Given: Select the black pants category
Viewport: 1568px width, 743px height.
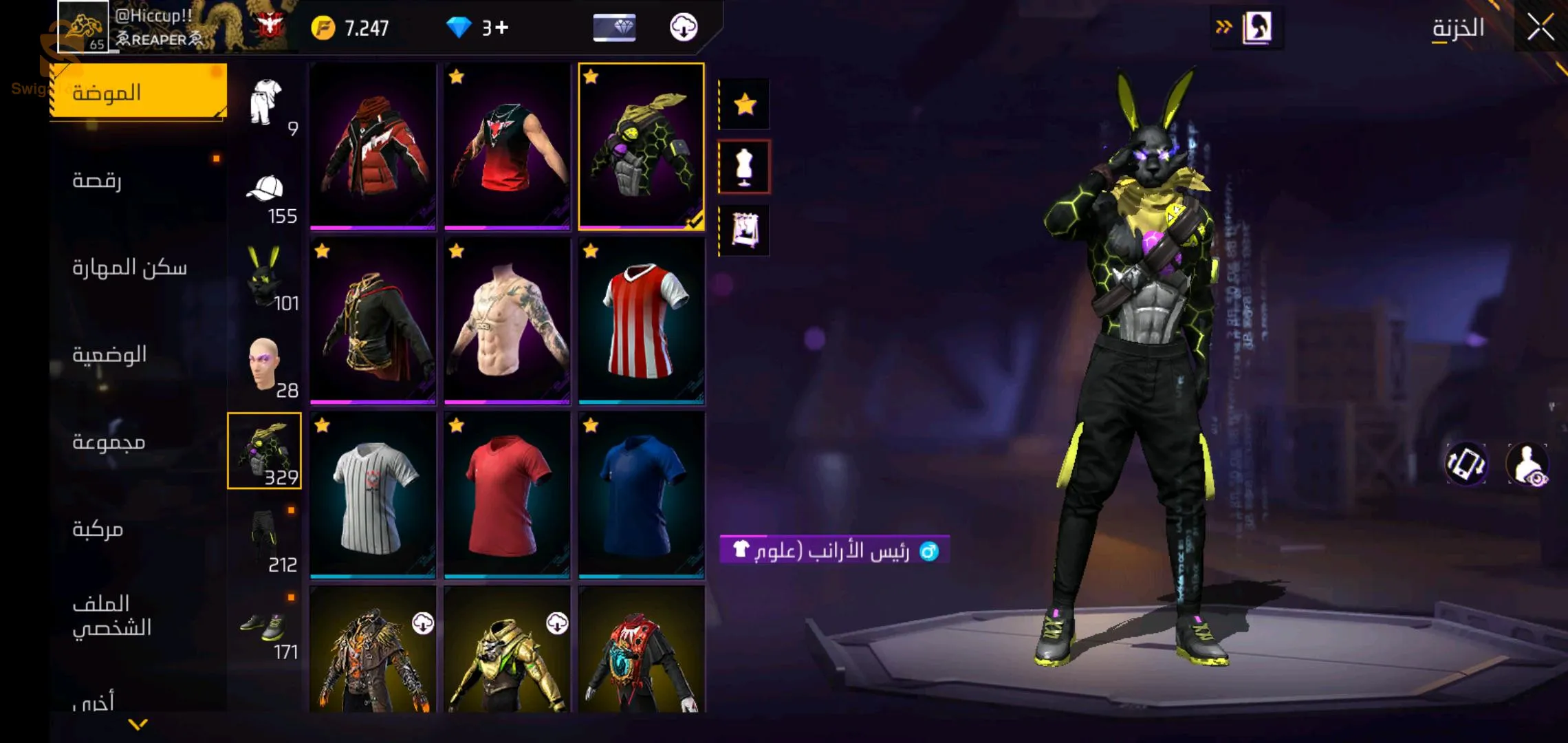Looking at the screenshot, I should (x=265, y=539).
